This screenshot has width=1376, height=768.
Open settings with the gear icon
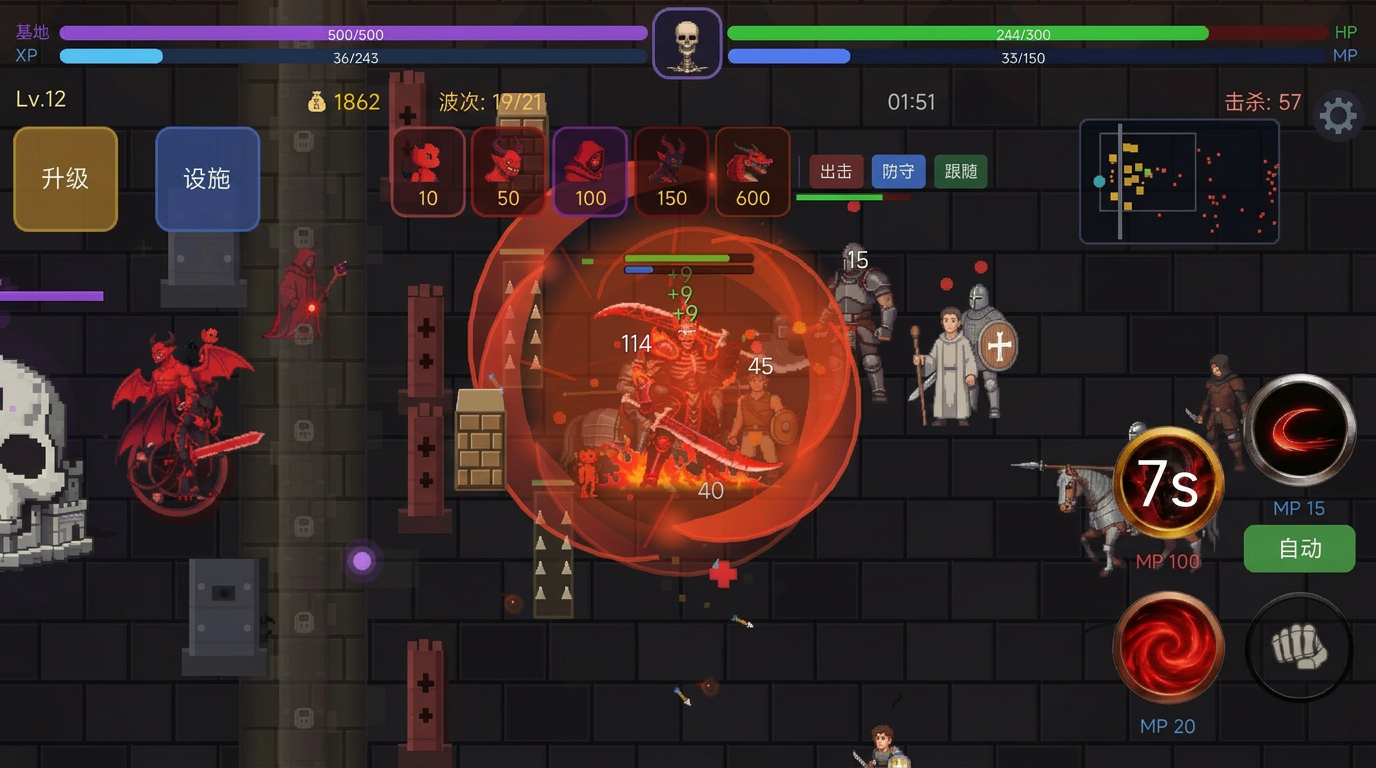(x=1337, y=117)
